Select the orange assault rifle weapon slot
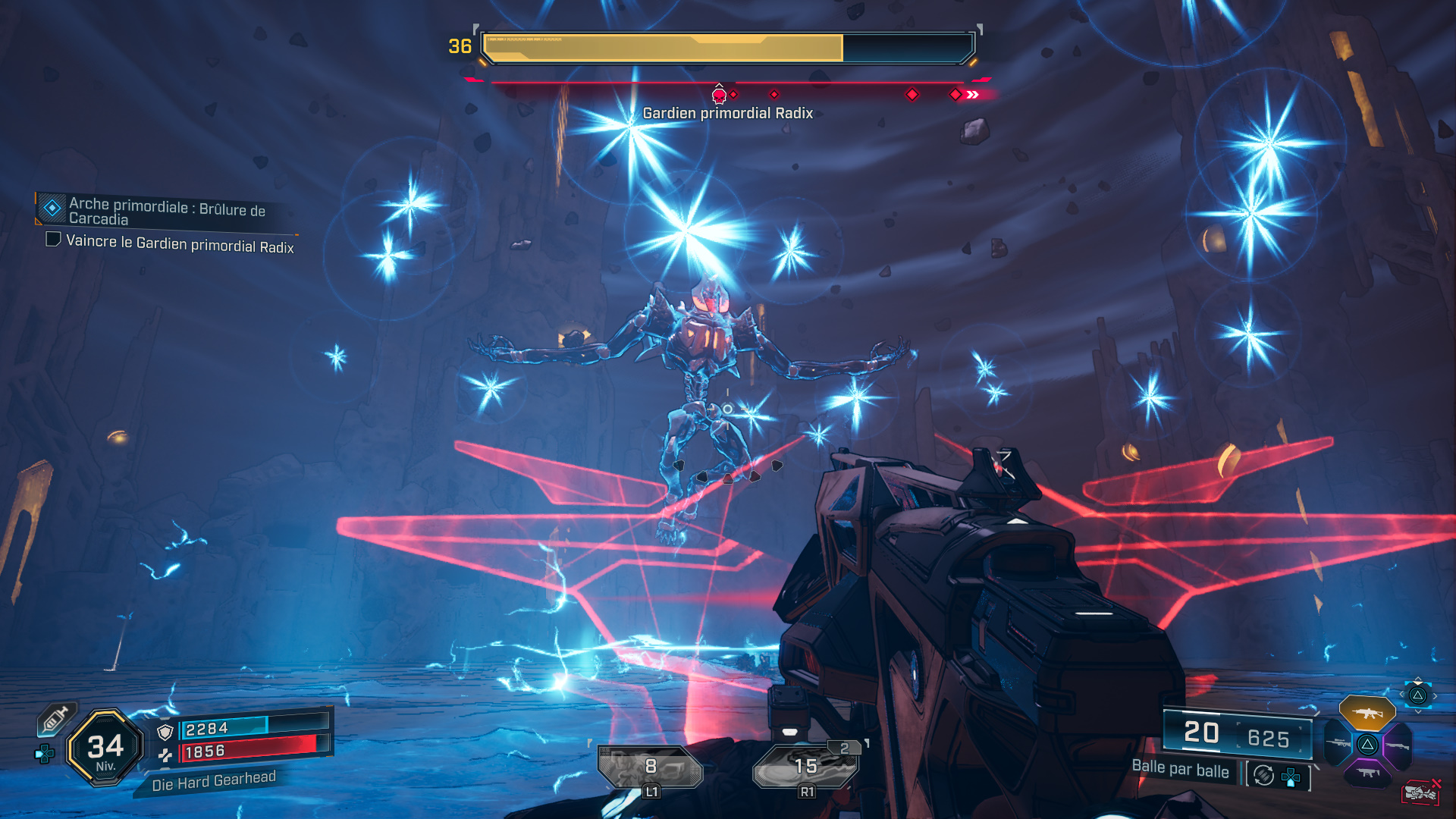The height and width of the screenshot is (819, 1456). coord(1367,714)
